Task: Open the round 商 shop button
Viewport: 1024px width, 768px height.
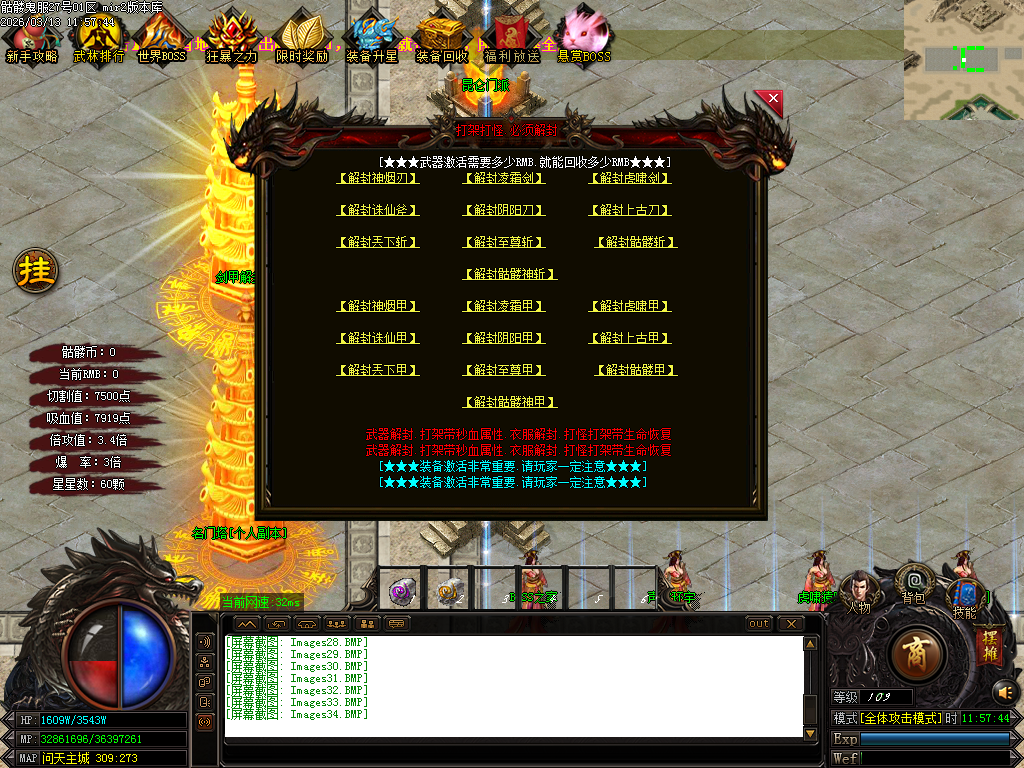Action: [x=916, y=654]
